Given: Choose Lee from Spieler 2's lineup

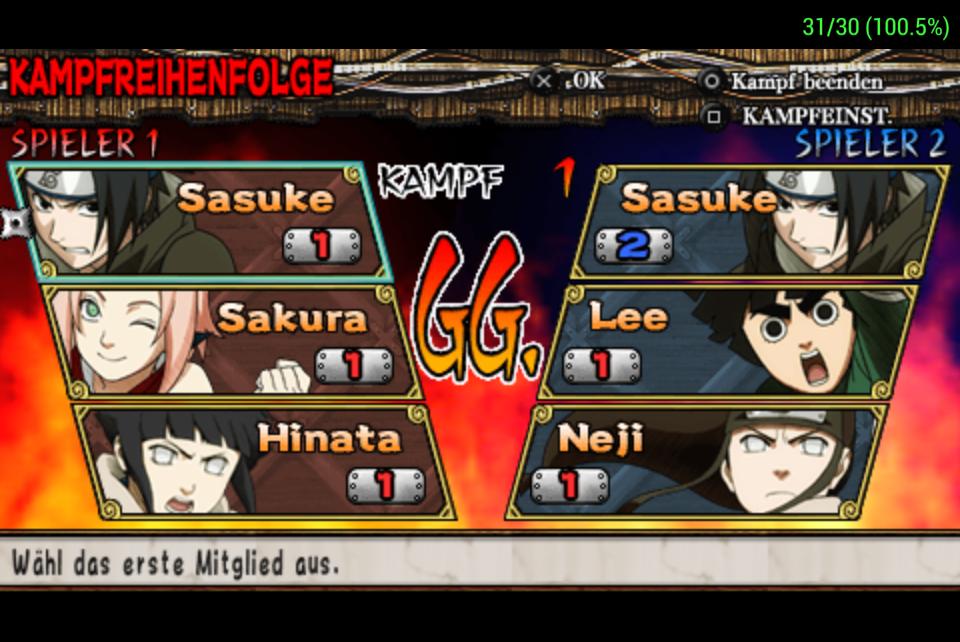Looking at the screenshot, I should tap(730, 342).
